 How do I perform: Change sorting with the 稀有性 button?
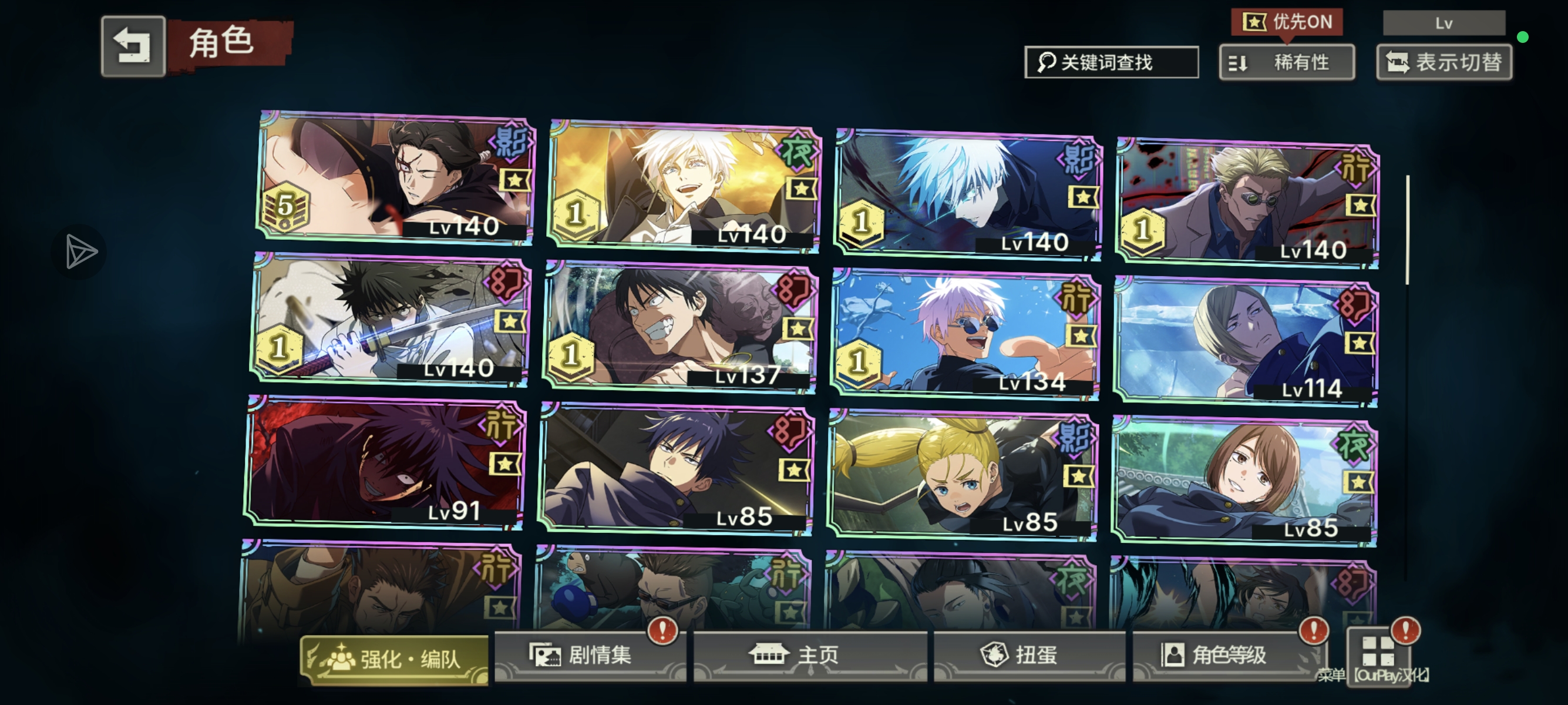pos(1287,62)
